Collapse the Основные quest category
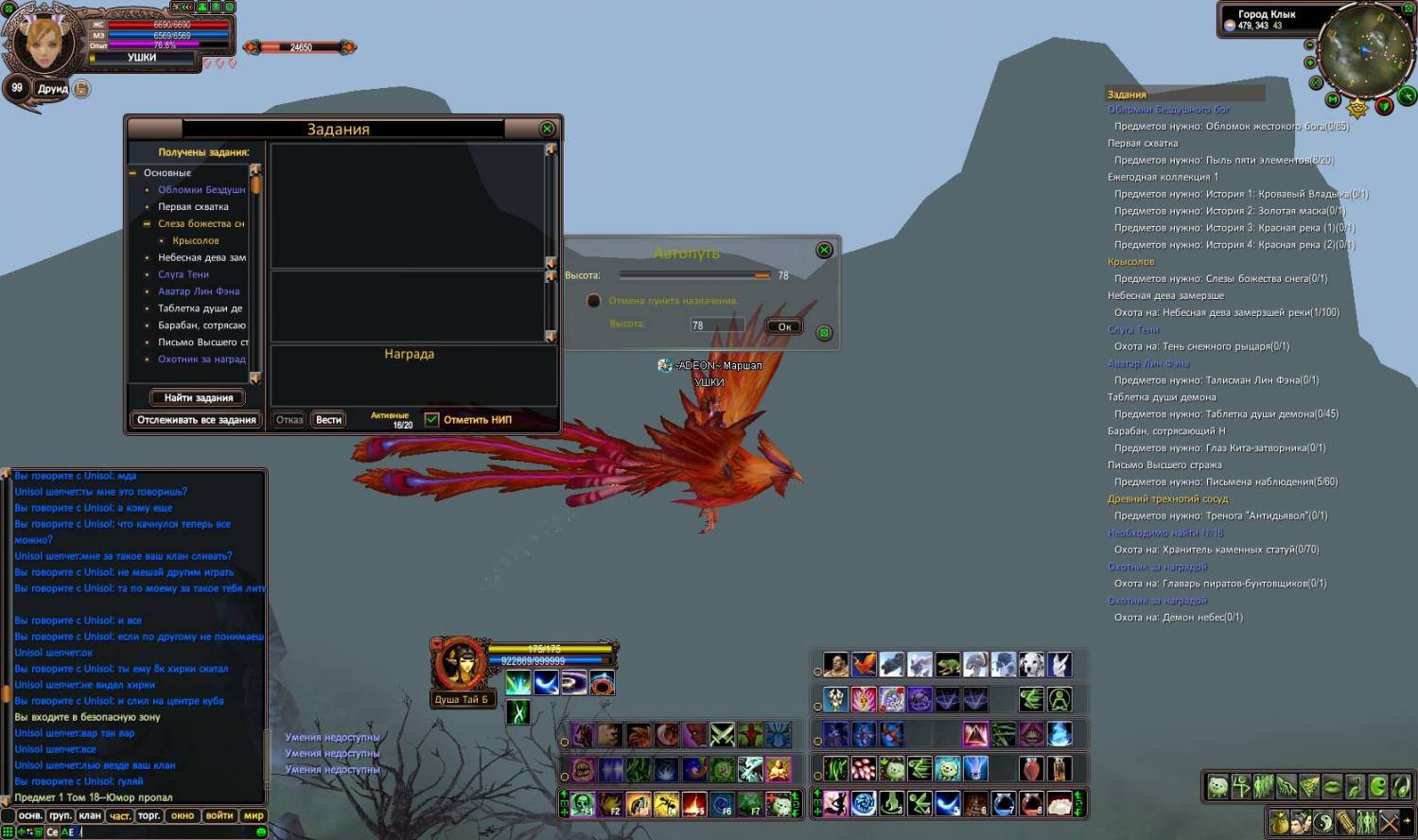This screenshot has height=840, width=1418. [133, 173]
